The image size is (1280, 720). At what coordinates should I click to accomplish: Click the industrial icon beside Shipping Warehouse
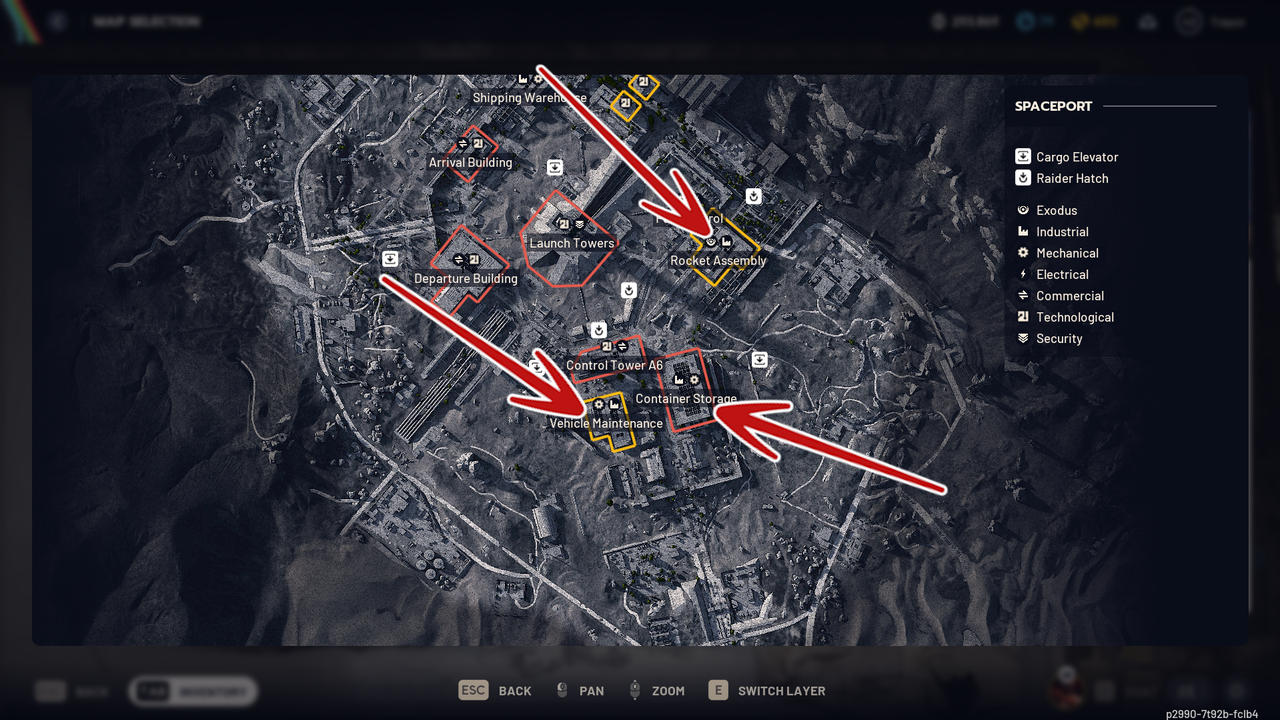tap(523, 78)
